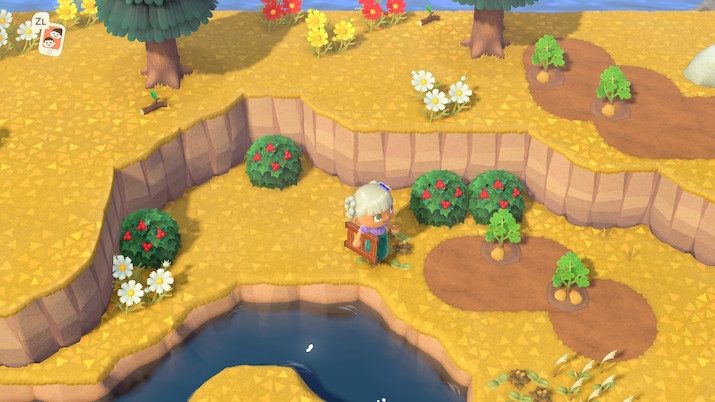This screenshot has width=715, height=402.
Task: Open the NookPhone icon showing two faces
Action: (47, 39)
